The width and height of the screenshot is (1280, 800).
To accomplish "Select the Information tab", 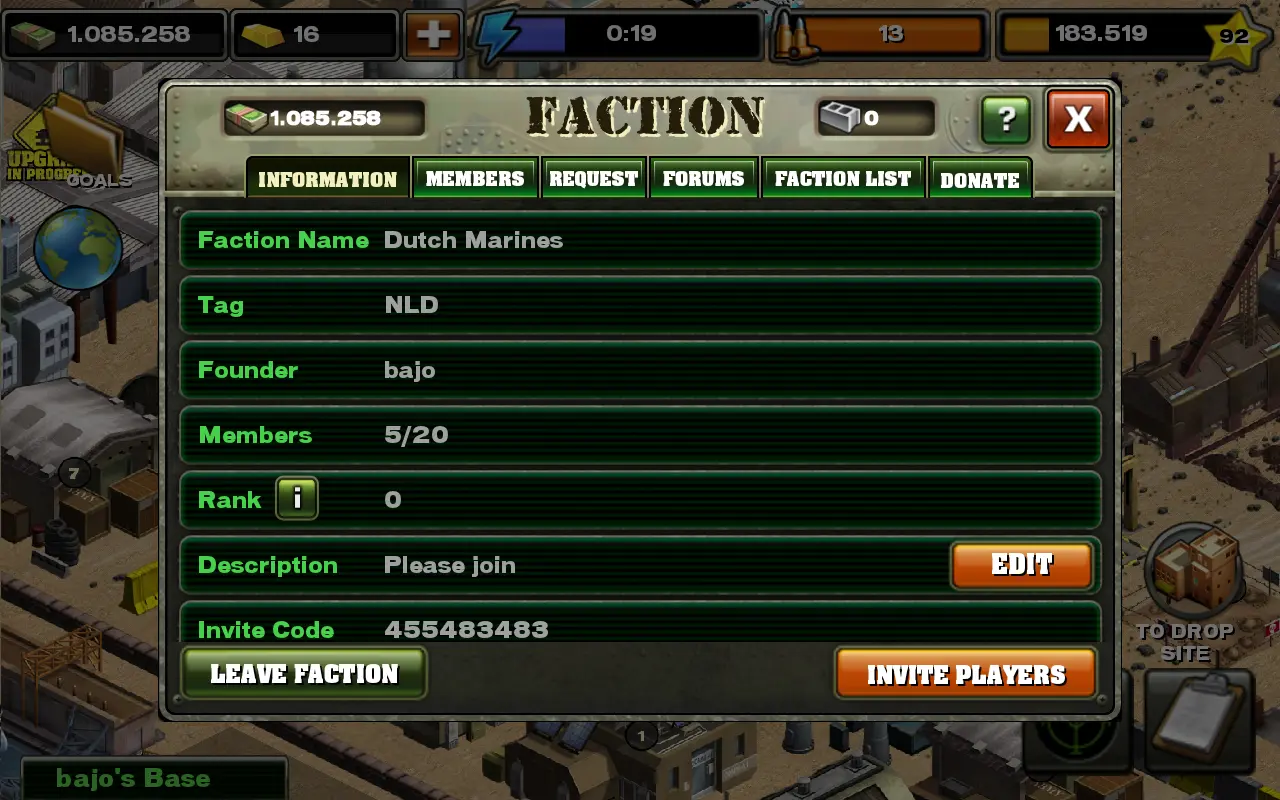I will coord(328,179).
